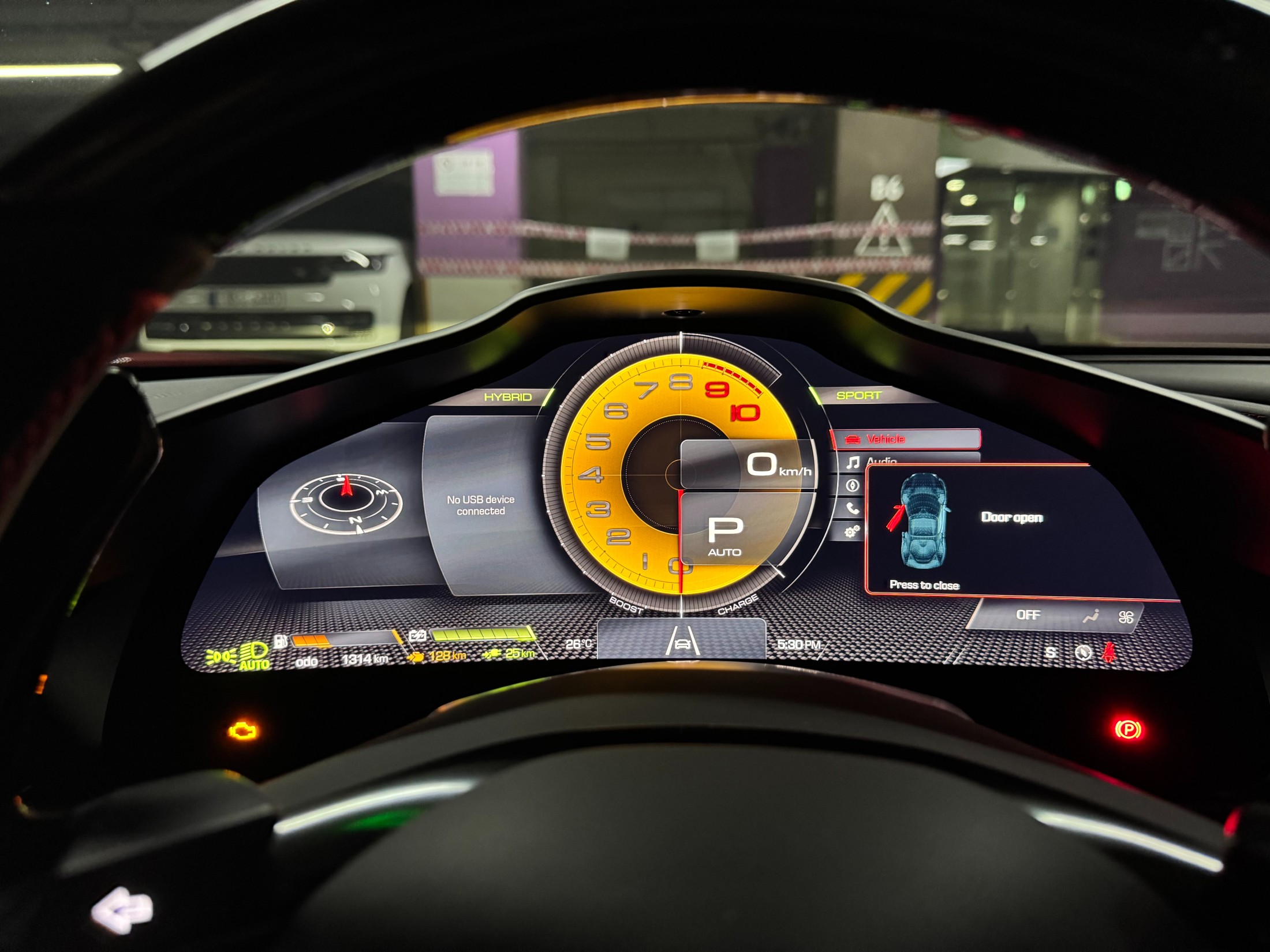Select the SPORT mode label
Viewport: 1270px width, 952px height.
tap(858, 395)
